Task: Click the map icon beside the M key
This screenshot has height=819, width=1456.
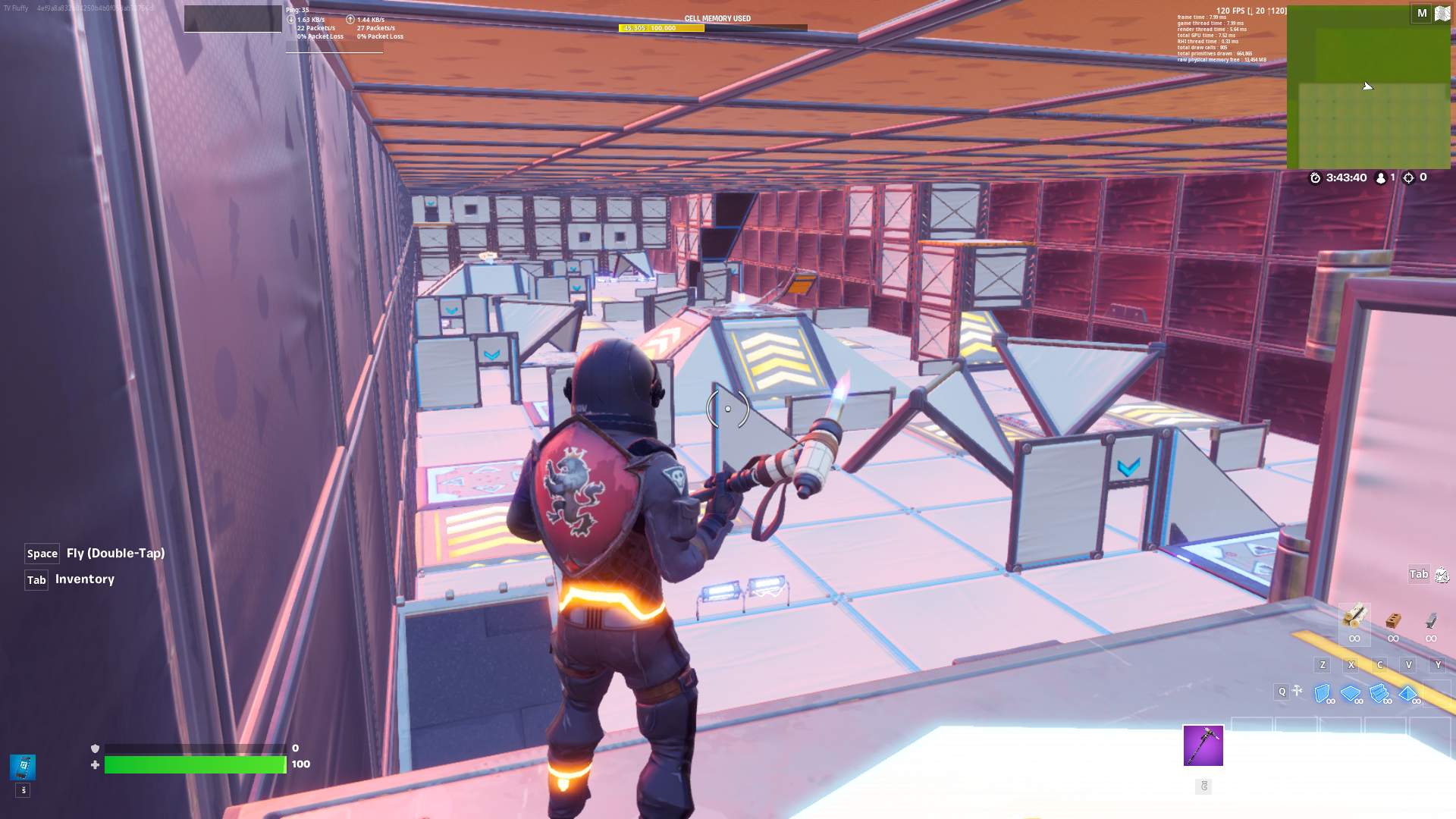Action: pyautogui.click(x=1442, y=13)
